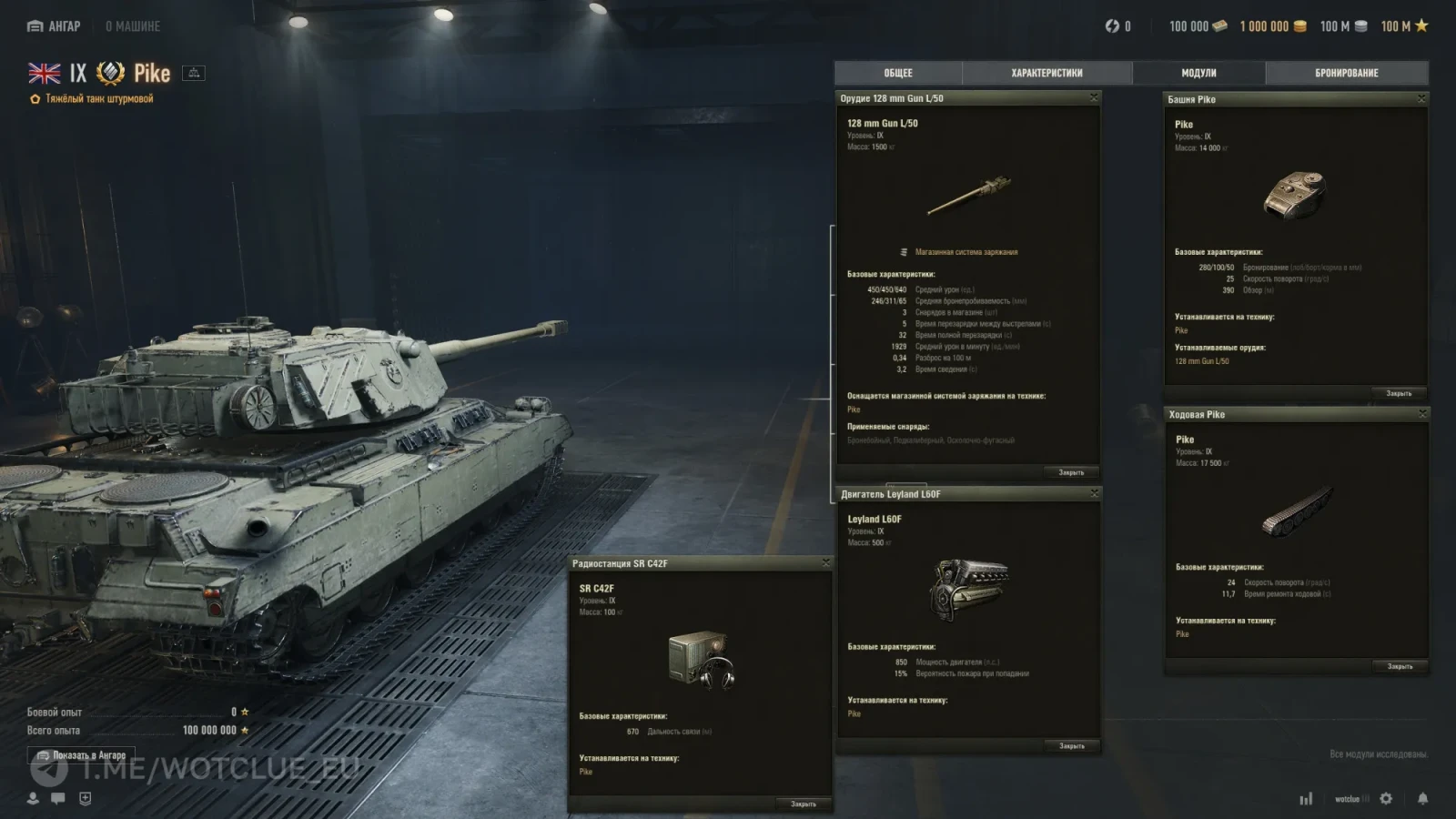
Task: Open the chat bubble icon at bottom left
Action: (56, 800)
